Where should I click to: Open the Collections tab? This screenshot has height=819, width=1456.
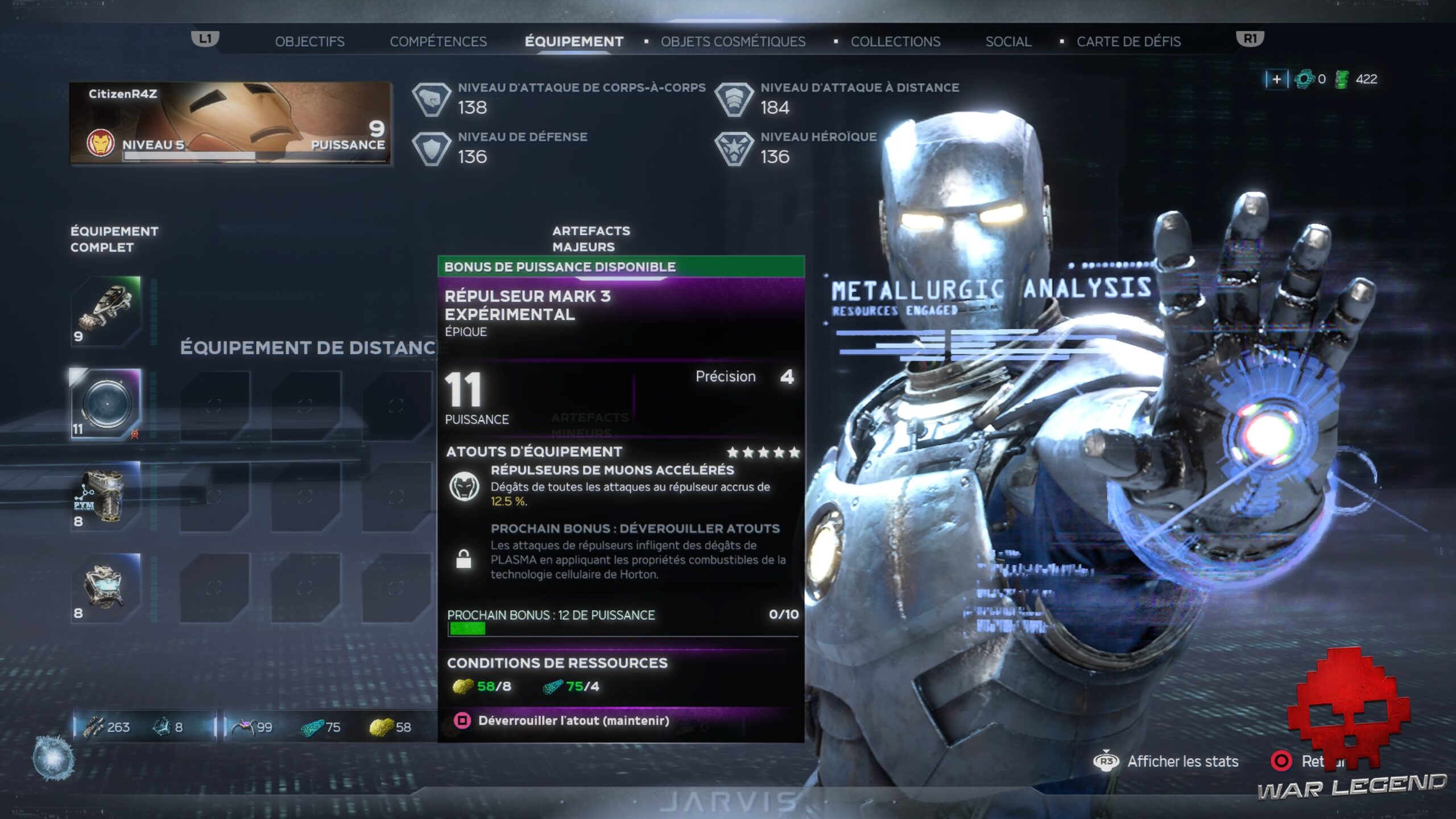point(895,42)
